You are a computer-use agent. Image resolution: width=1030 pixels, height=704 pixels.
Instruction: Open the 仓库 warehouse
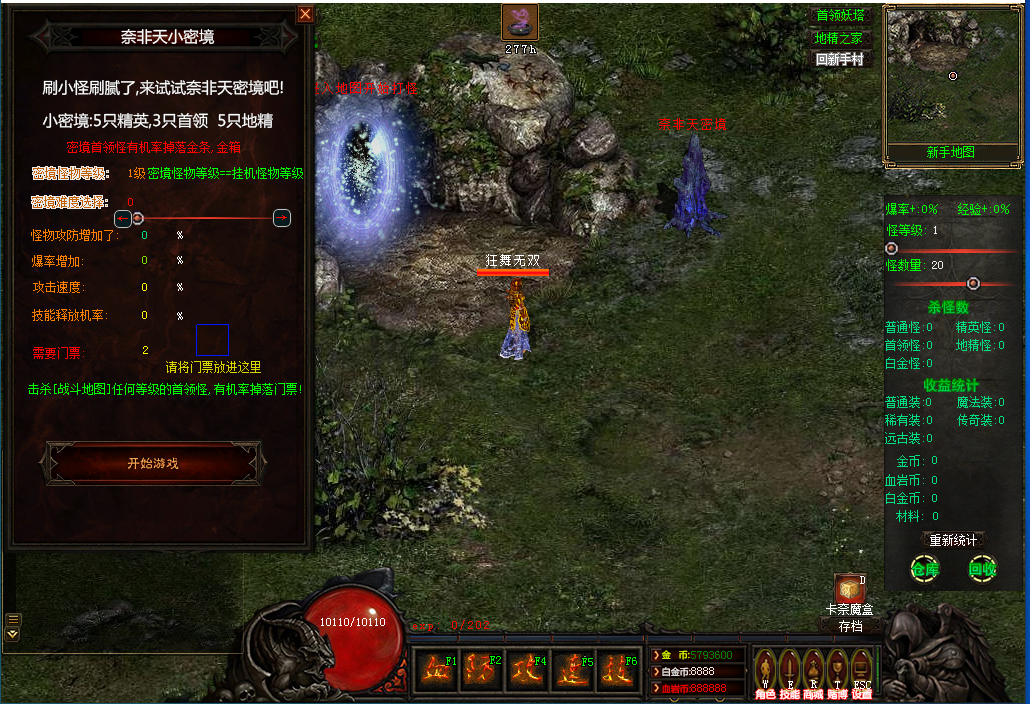[x=925, y=569]
